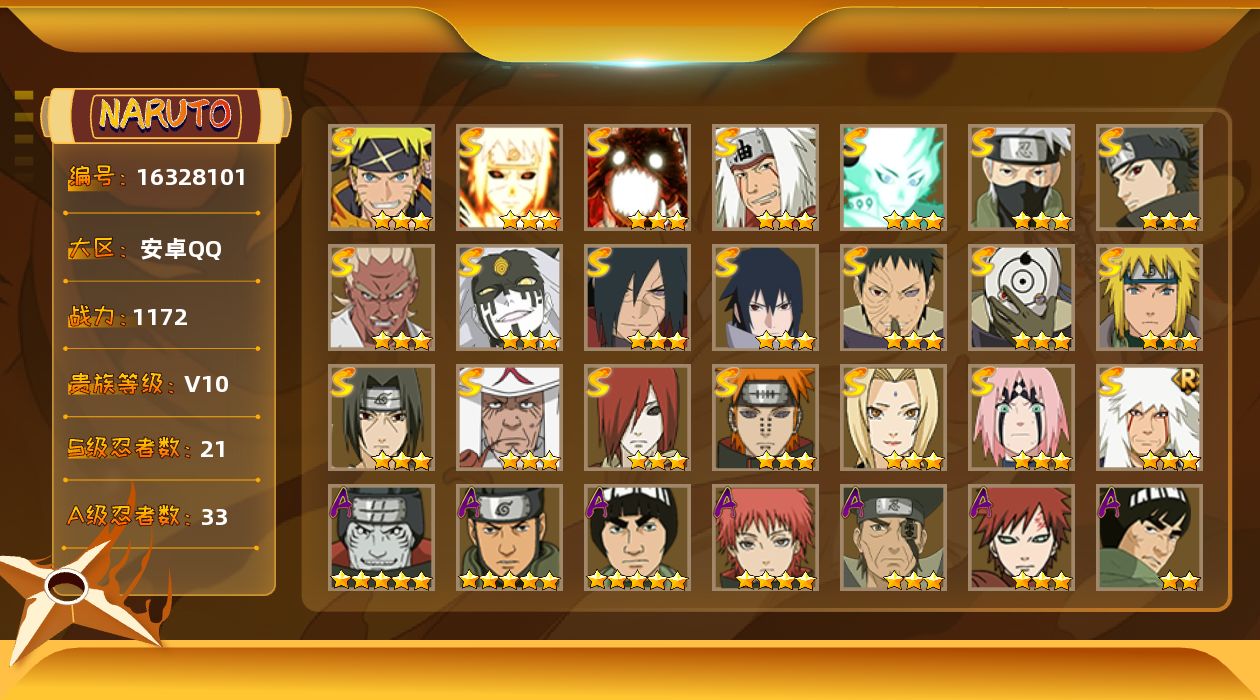Select the Minato Namikaze portrait
Screen dimensions: 1260x700
pyautogui.click(x=1149, y=297)
